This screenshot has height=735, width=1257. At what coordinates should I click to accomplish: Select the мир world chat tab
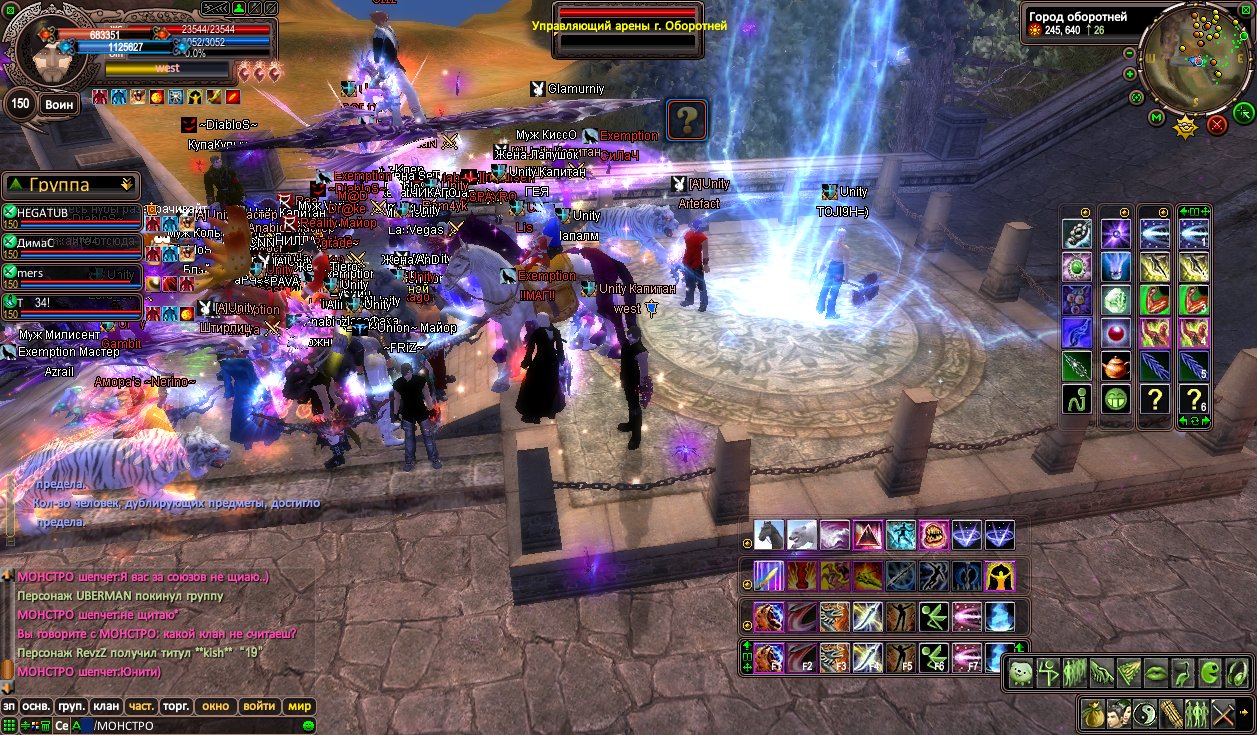click(x=300, y=706)
